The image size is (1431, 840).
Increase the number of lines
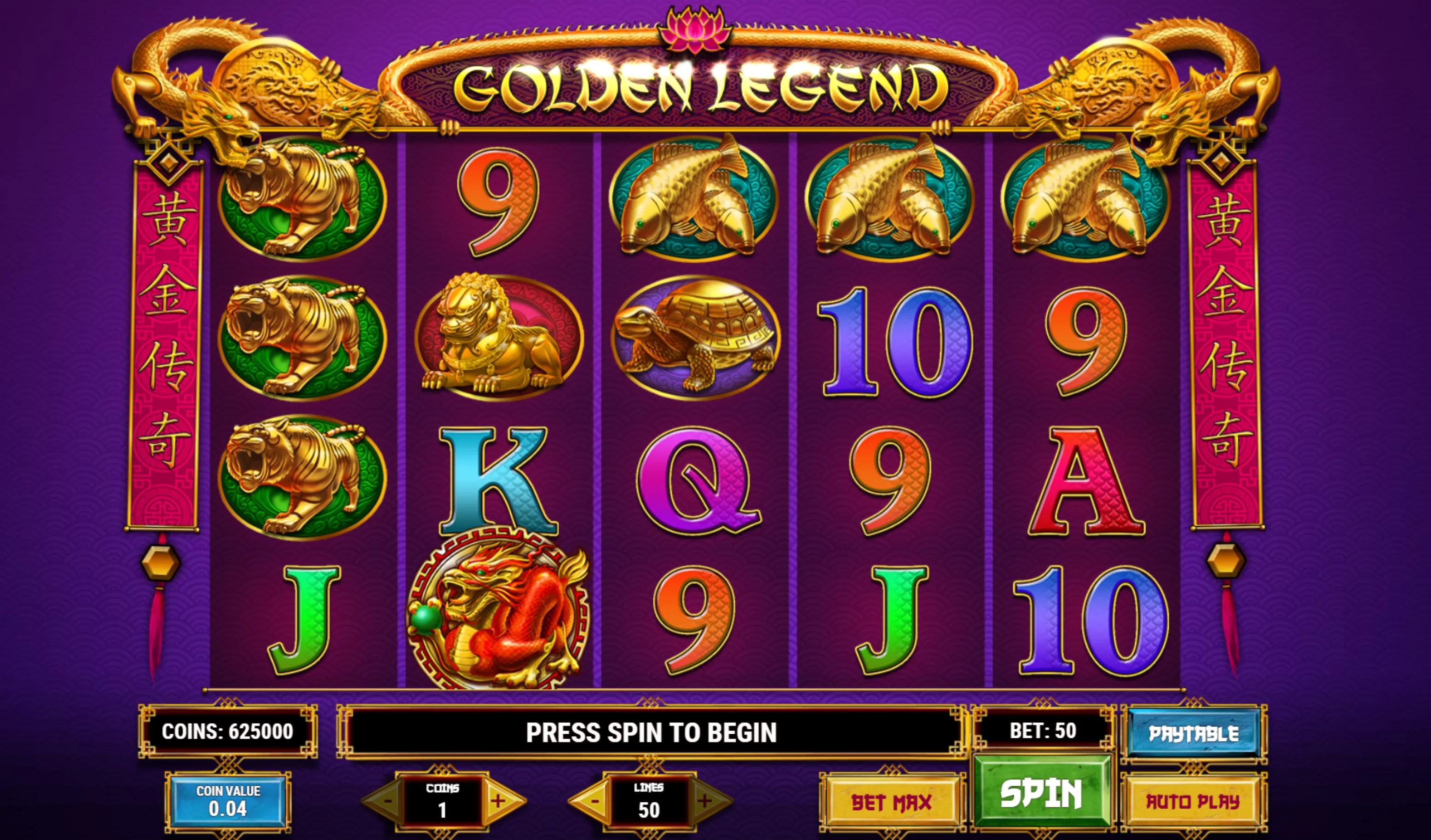click(x=705, y=800)
